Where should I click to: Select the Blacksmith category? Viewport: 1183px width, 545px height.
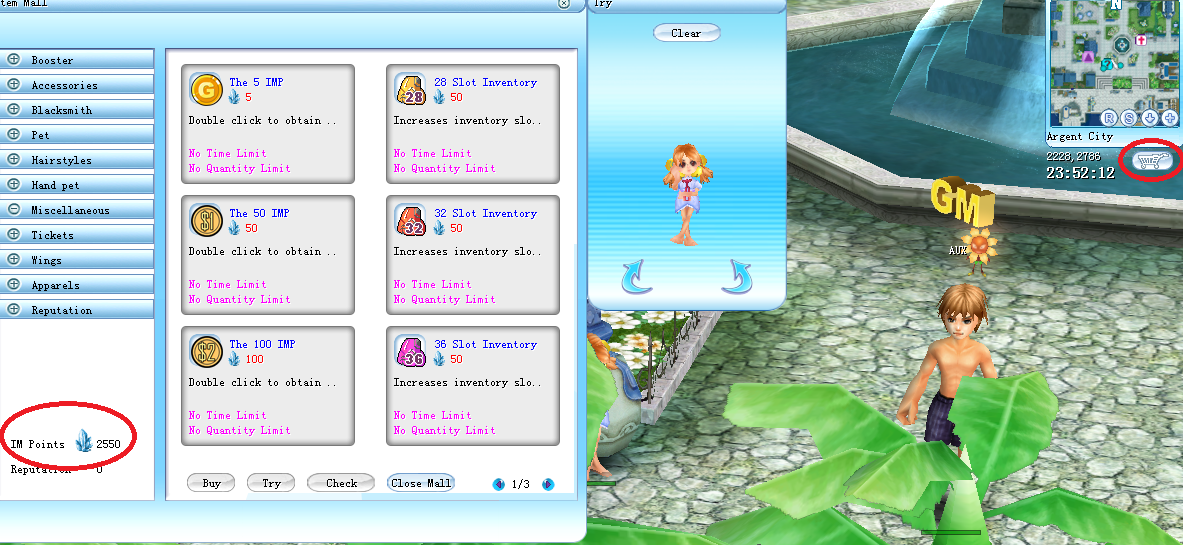(61, 110)
